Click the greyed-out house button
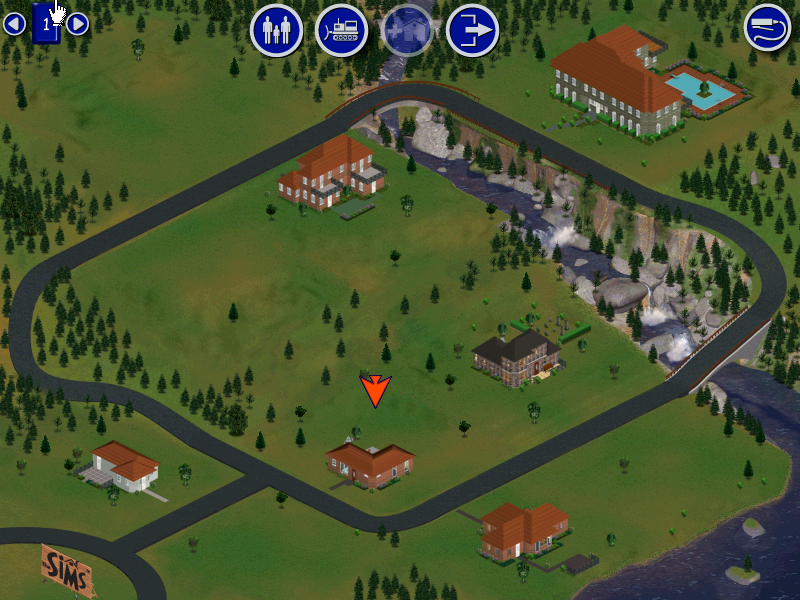 tap(407, 30)
